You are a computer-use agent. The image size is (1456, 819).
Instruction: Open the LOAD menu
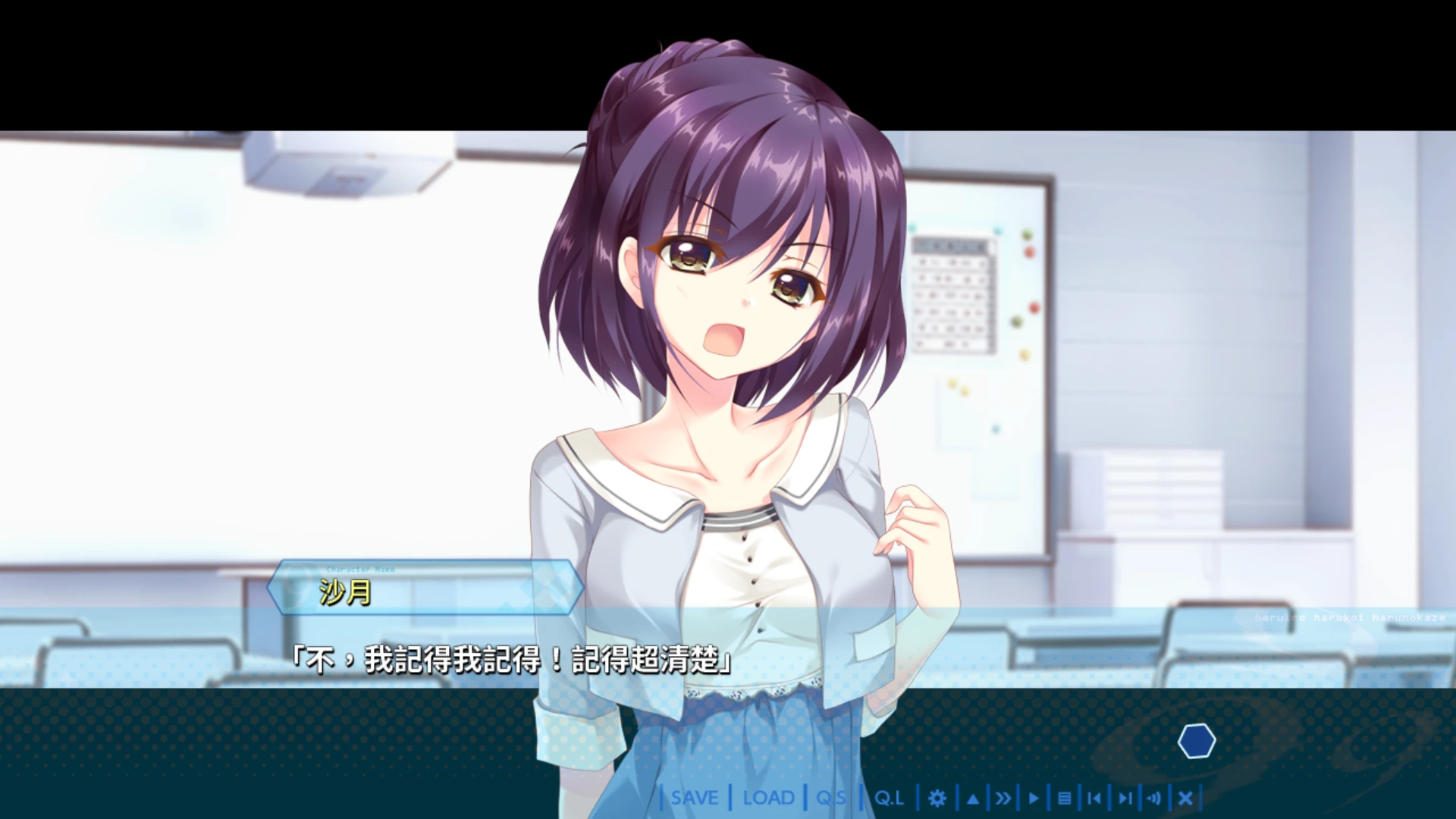(x=768, y=798)
